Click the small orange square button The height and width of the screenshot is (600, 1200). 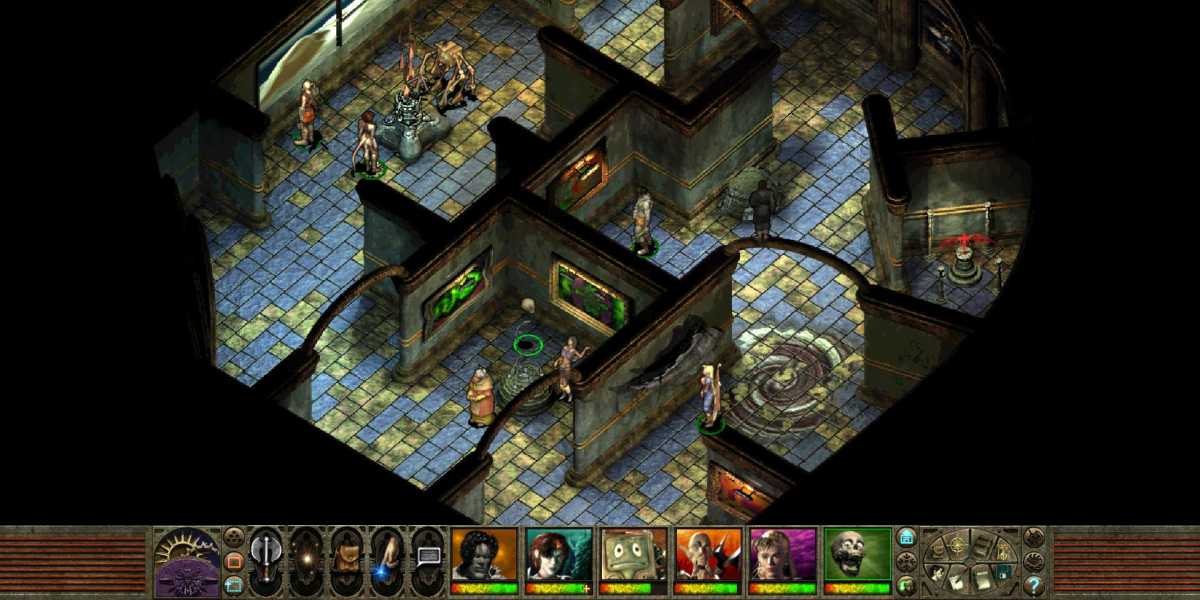tap(234, 560)
